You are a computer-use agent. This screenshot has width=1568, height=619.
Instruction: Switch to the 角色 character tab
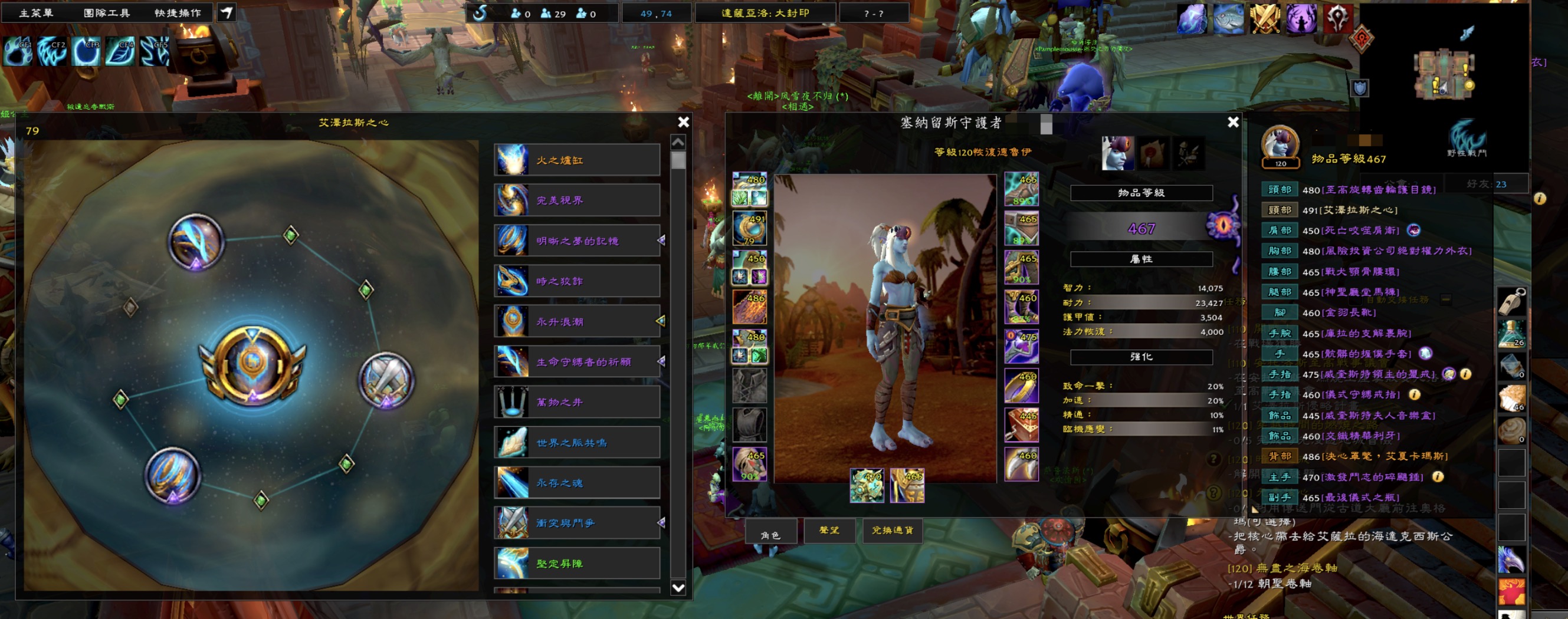click(770, 534)
